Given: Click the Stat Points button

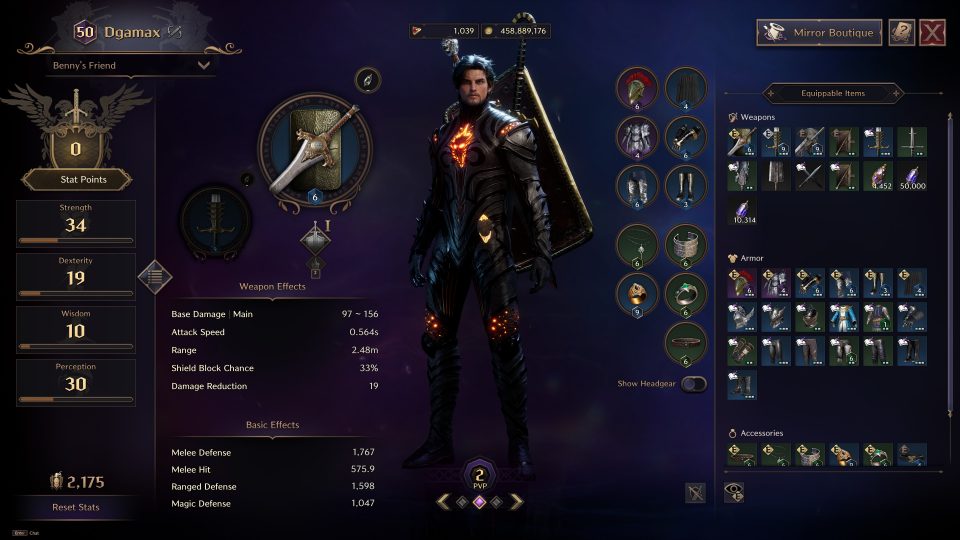Looking at the screenshot, I should coord(76,180).
